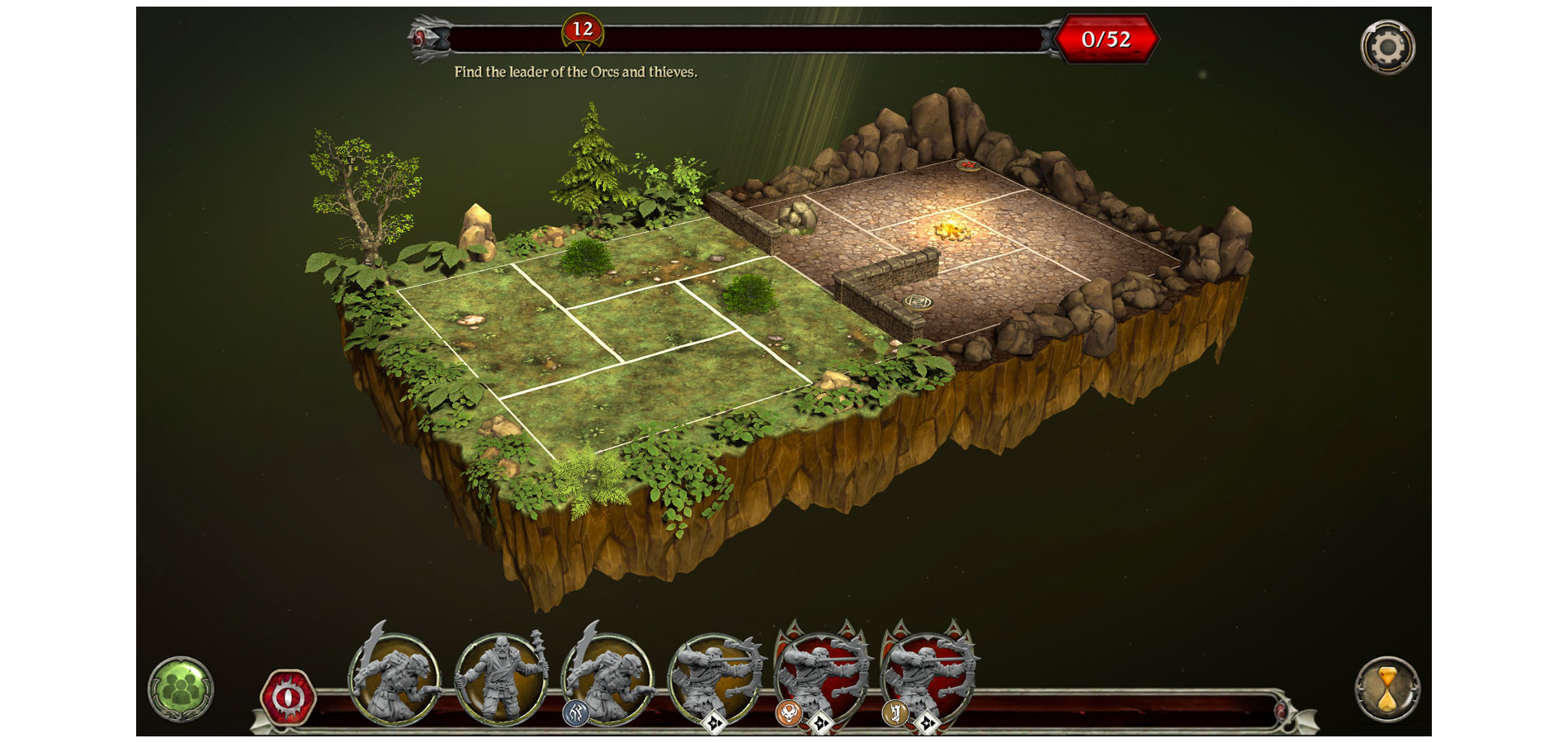Click the orange skull badge icon

click(x=789, y=713)
